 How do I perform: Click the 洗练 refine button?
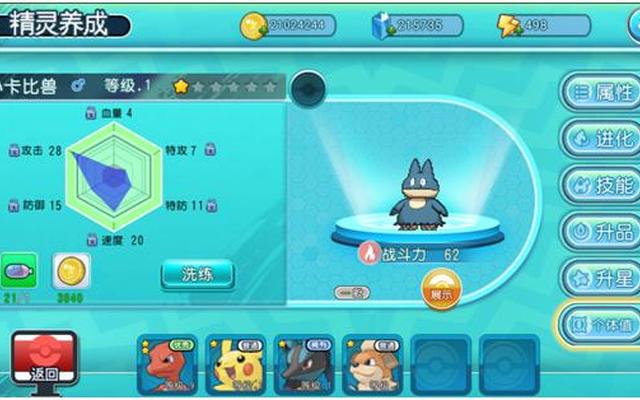(x=197, y=272)
